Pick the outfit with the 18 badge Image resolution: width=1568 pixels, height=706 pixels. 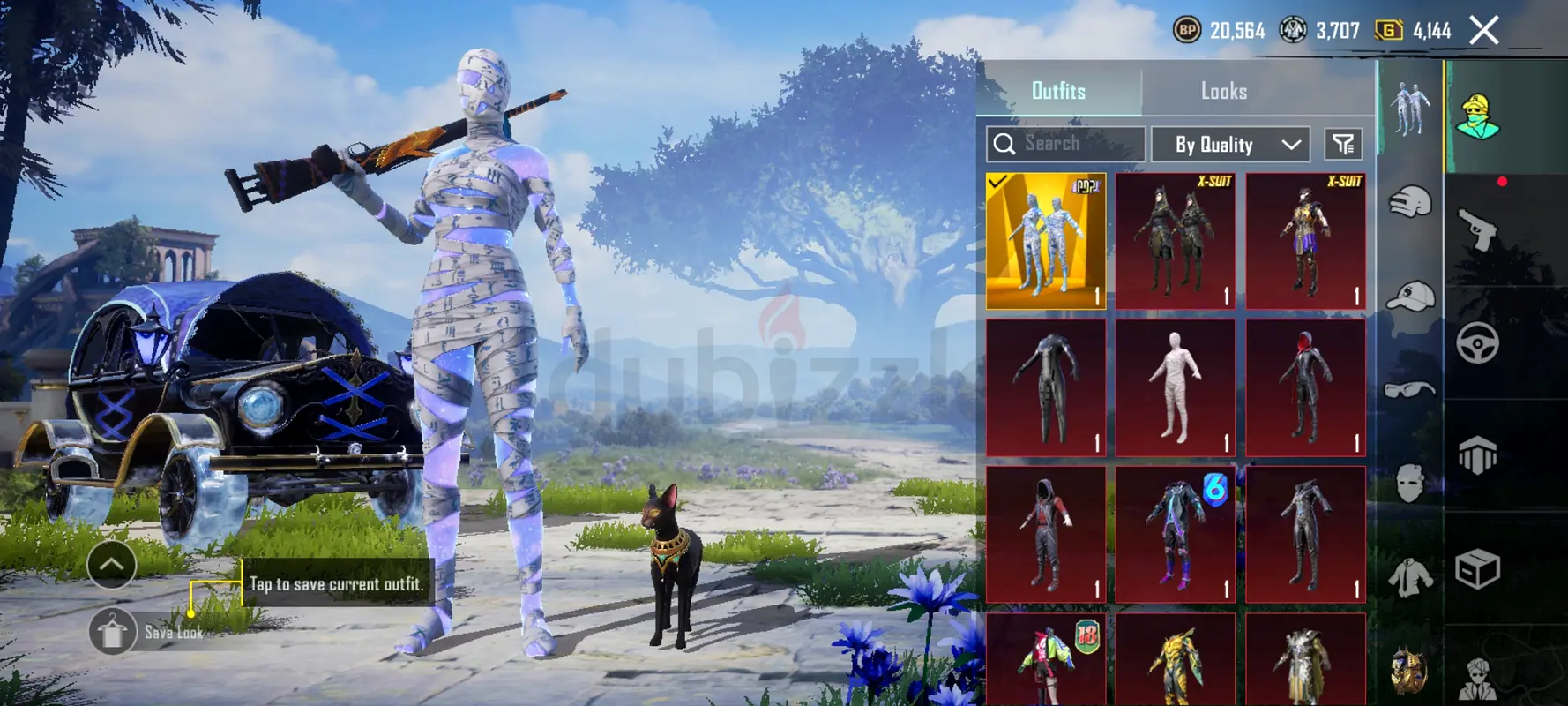coord(1045,660)
